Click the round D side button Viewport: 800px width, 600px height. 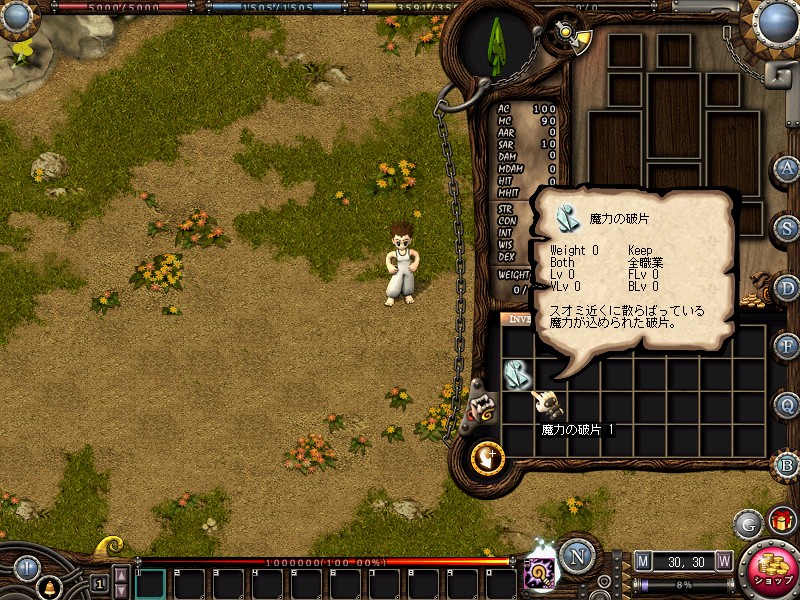click(787, 288)
